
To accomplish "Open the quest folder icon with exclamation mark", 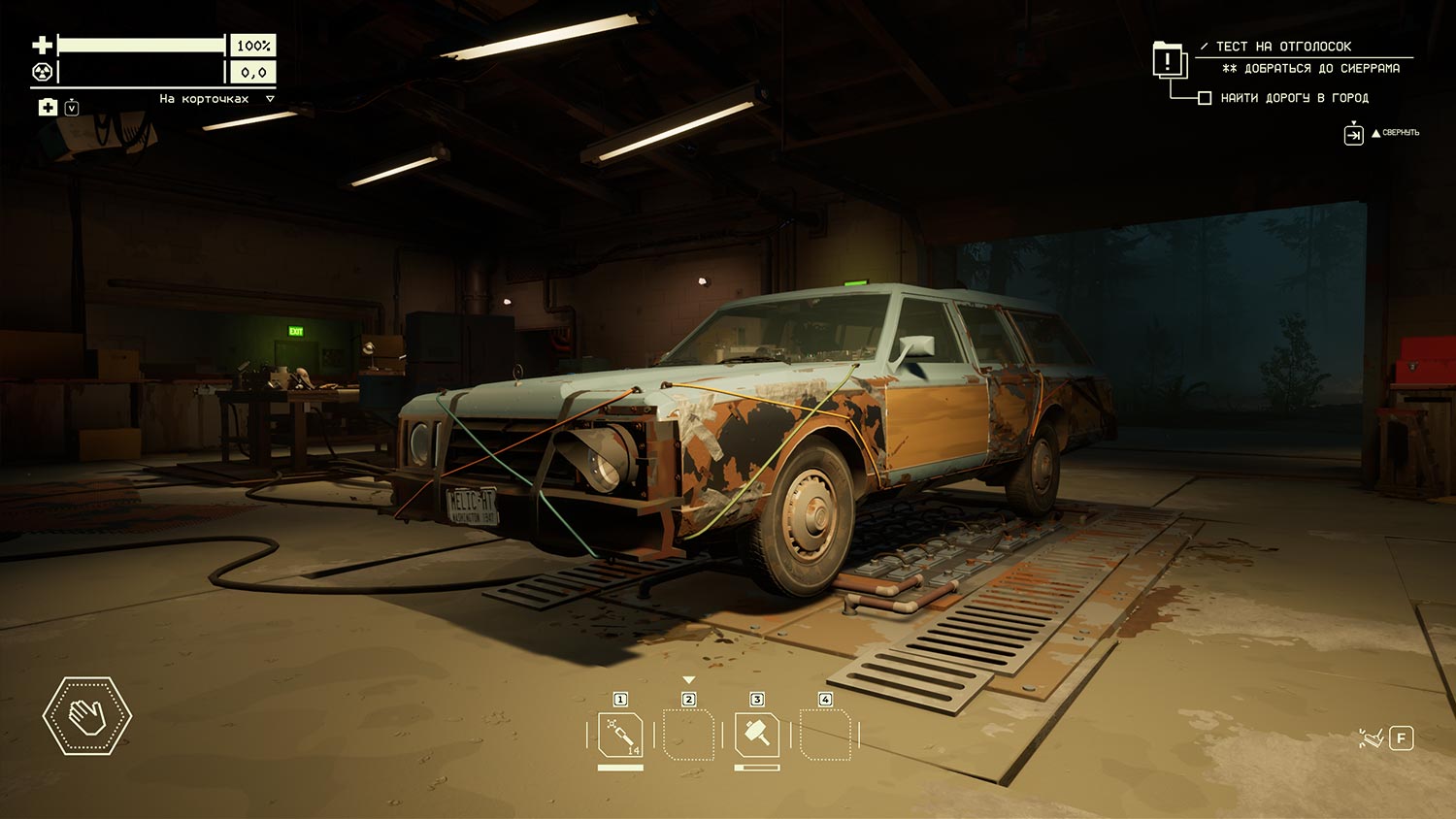I will point(1168,61).
